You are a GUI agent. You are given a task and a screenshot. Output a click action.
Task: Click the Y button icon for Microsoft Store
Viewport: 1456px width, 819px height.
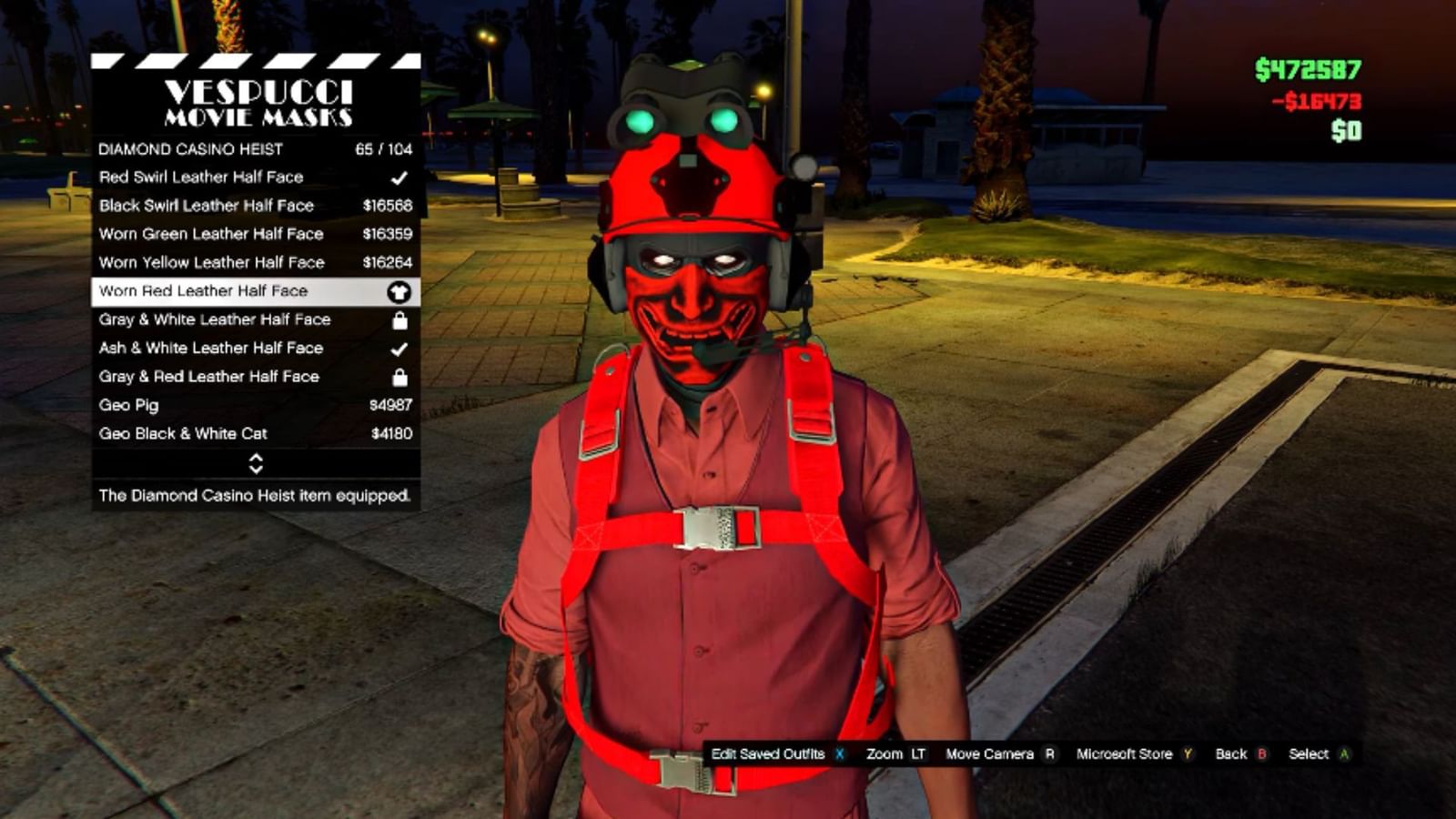(x=1186, y=753)
